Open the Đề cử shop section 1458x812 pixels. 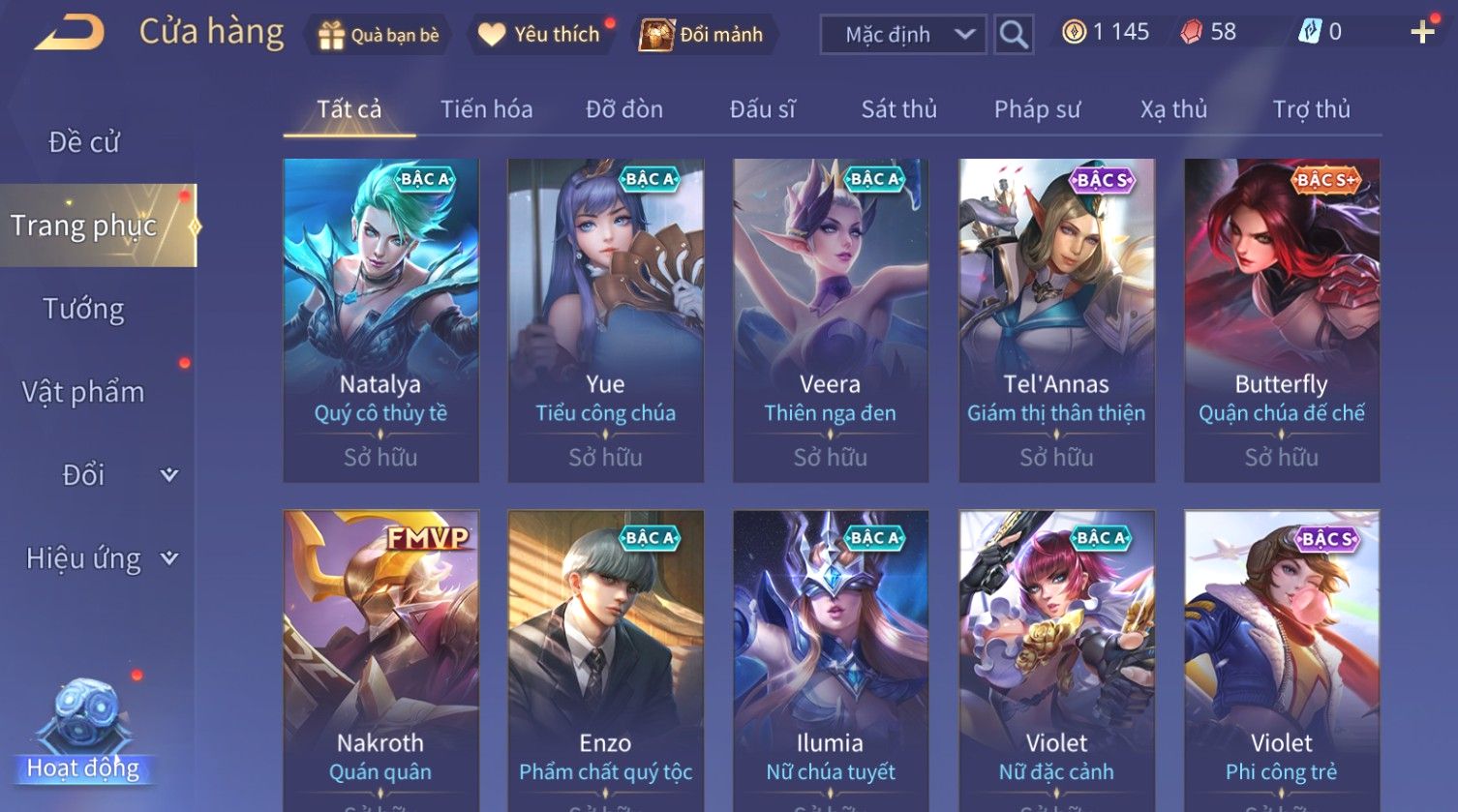point(84,142)
